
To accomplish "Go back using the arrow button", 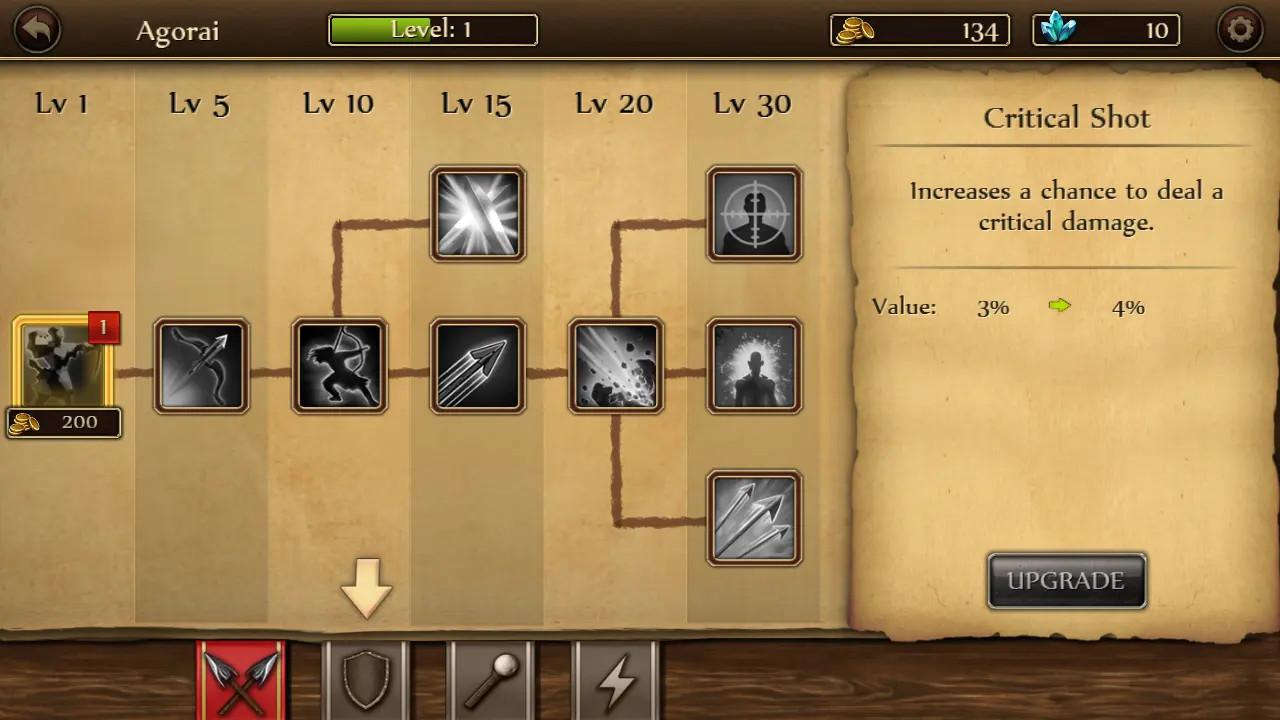I will (38, 30).
